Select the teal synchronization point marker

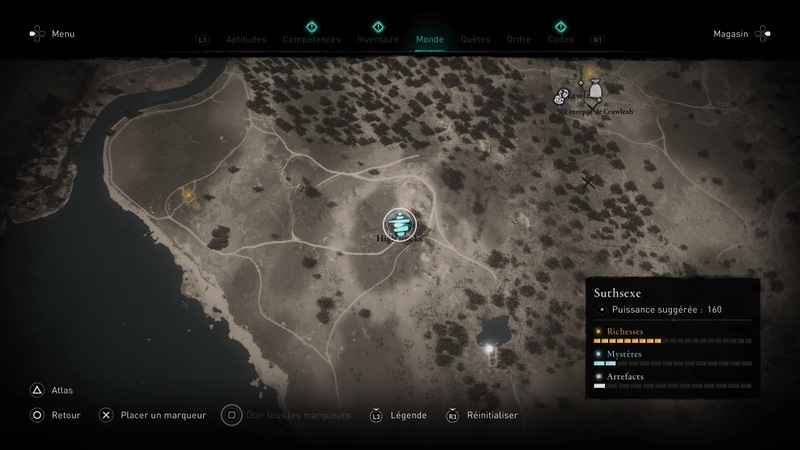click(398, 223)
